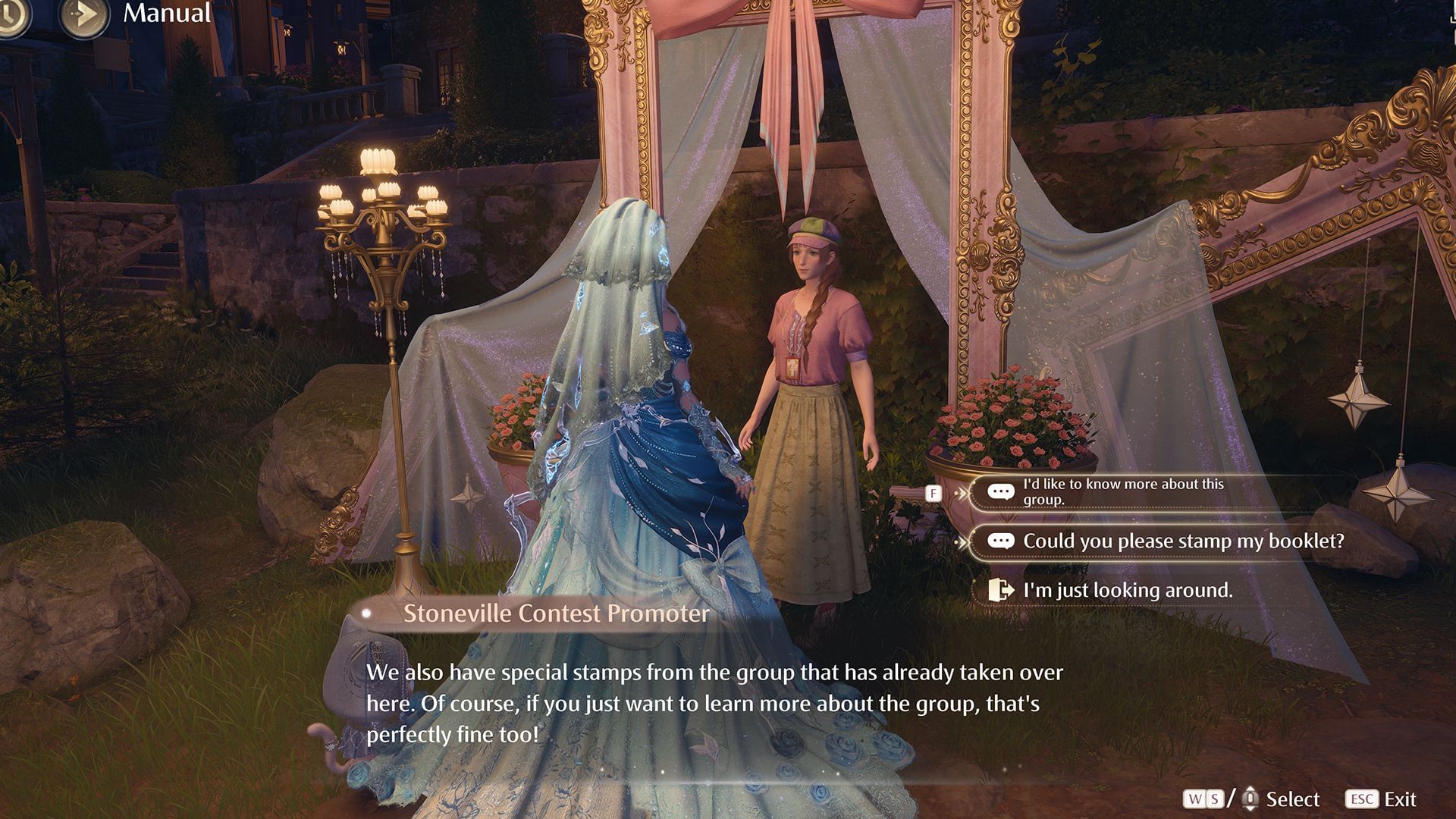Click the W key hint badge
The width and height of the screenshot is (1456, 819).
click(x=1194, y=798)
